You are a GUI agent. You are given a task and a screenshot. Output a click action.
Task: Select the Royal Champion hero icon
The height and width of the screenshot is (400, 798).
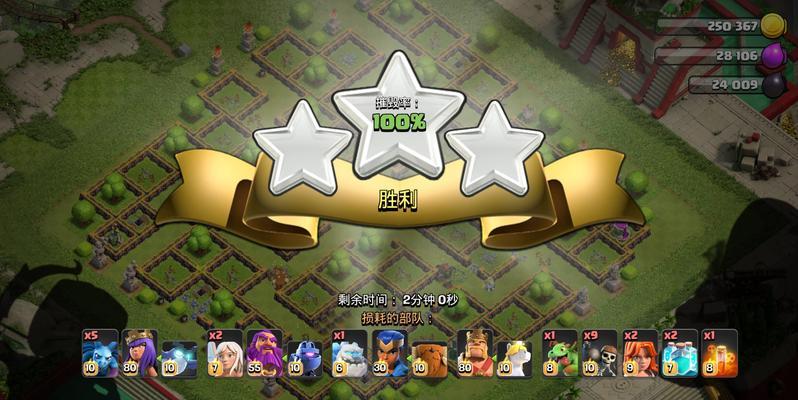coord(391,353)
